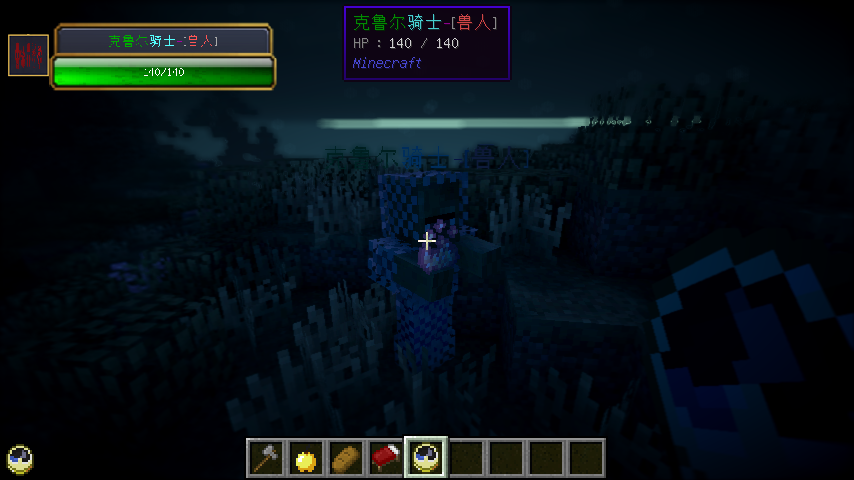
Task: Select the clock item in the hotbar
Action: point(426,458)
